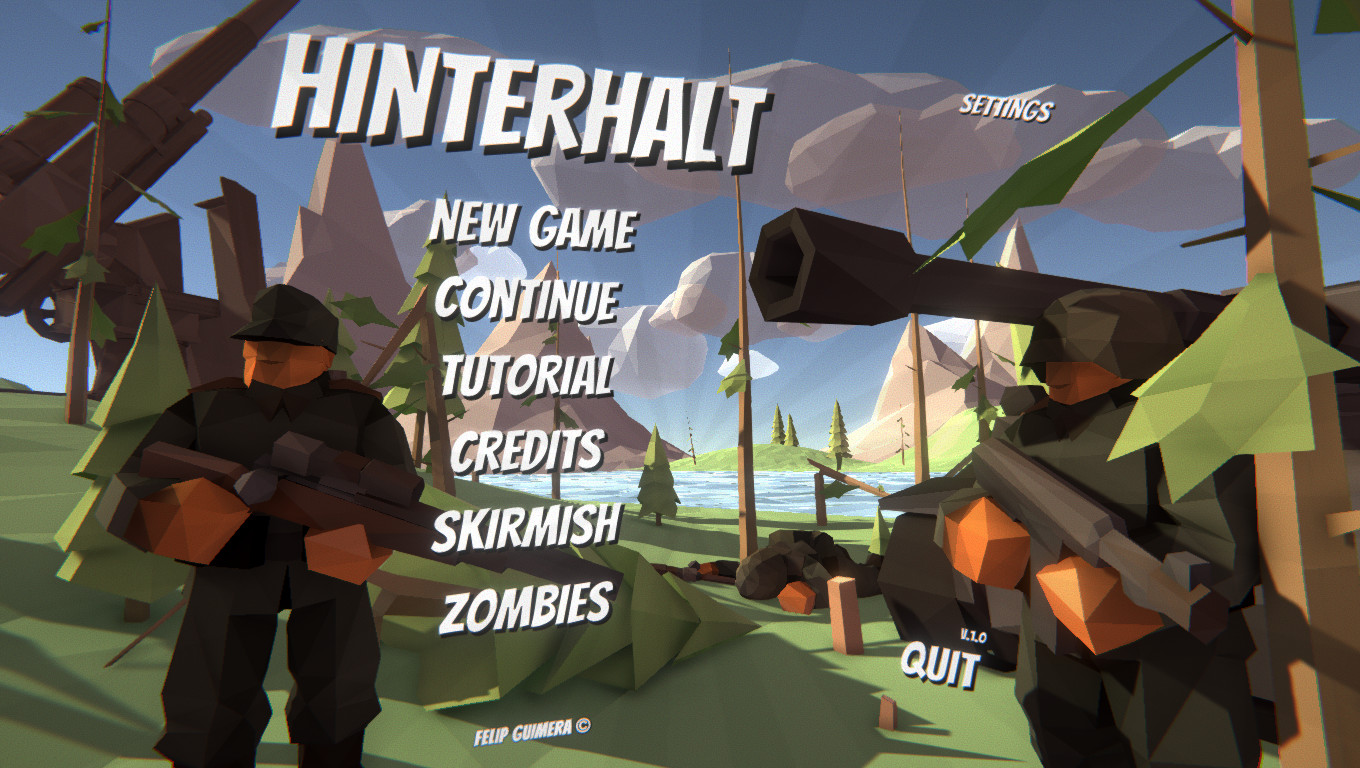Screen dimensions: 1360x768
Task: Open the SETTINGS menu
Action: click(x=1007, y=107)
